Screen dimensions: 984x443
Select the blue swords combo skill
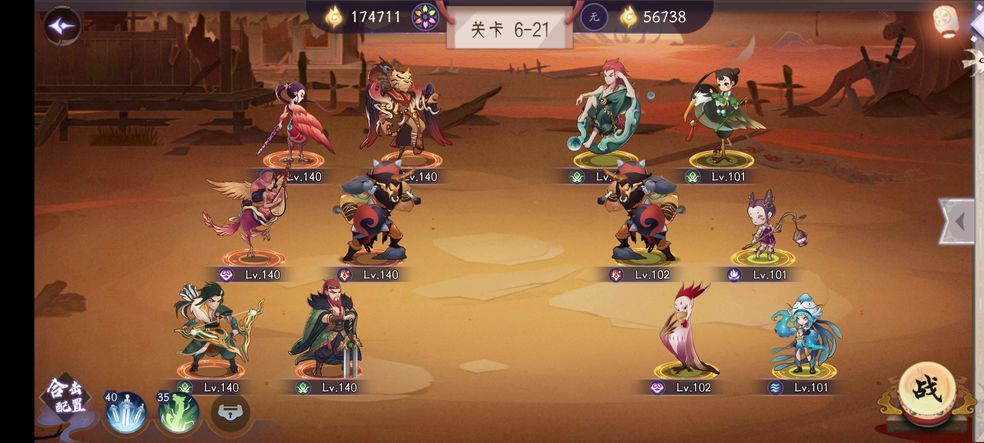126,411
